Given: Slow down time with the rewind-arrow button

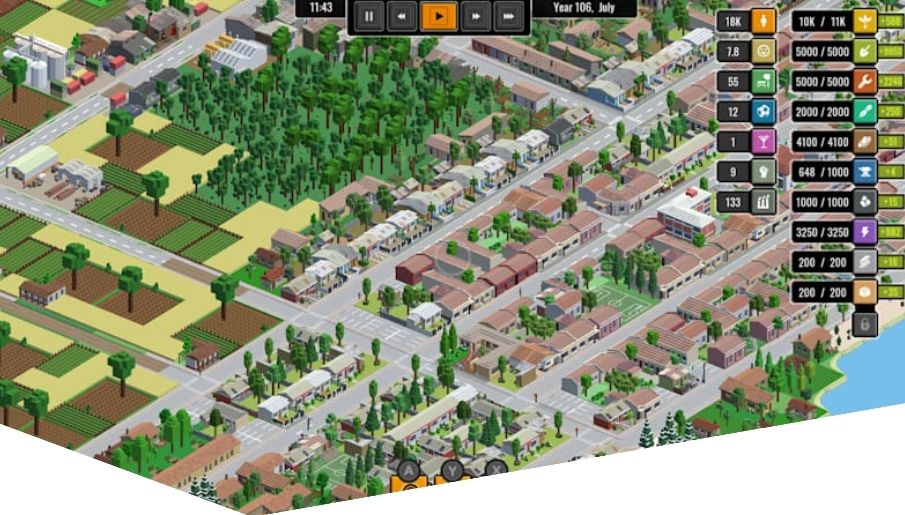Looking at the screenshot, I should point(402,16).
